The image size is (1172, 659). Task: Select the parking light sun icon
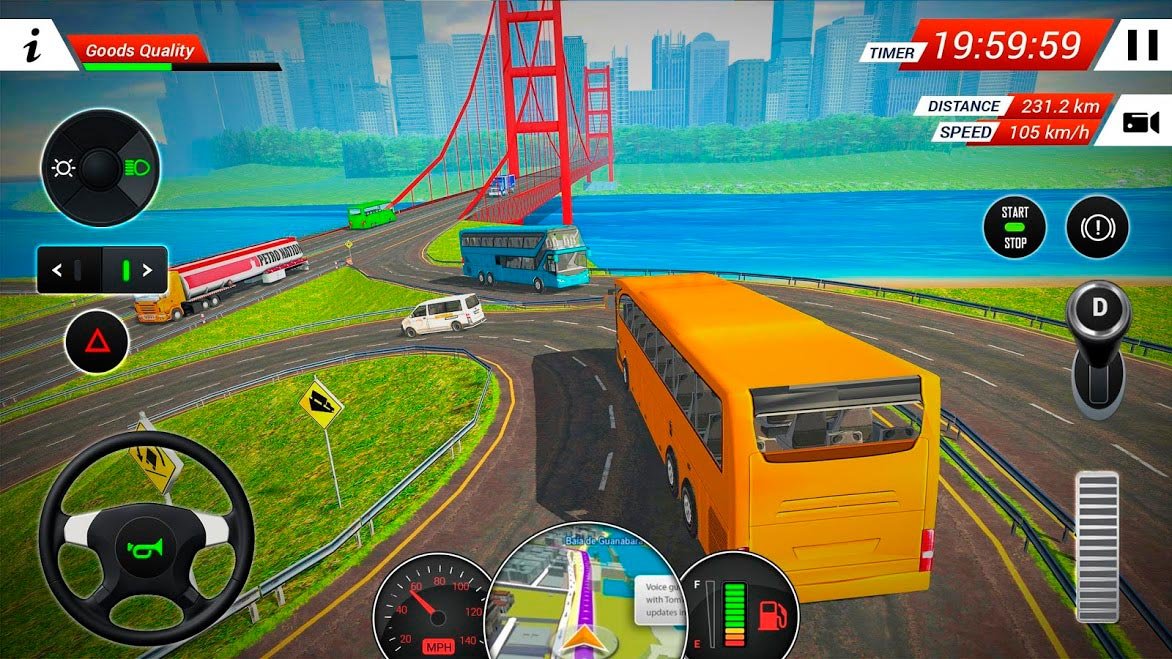point(64,168)
